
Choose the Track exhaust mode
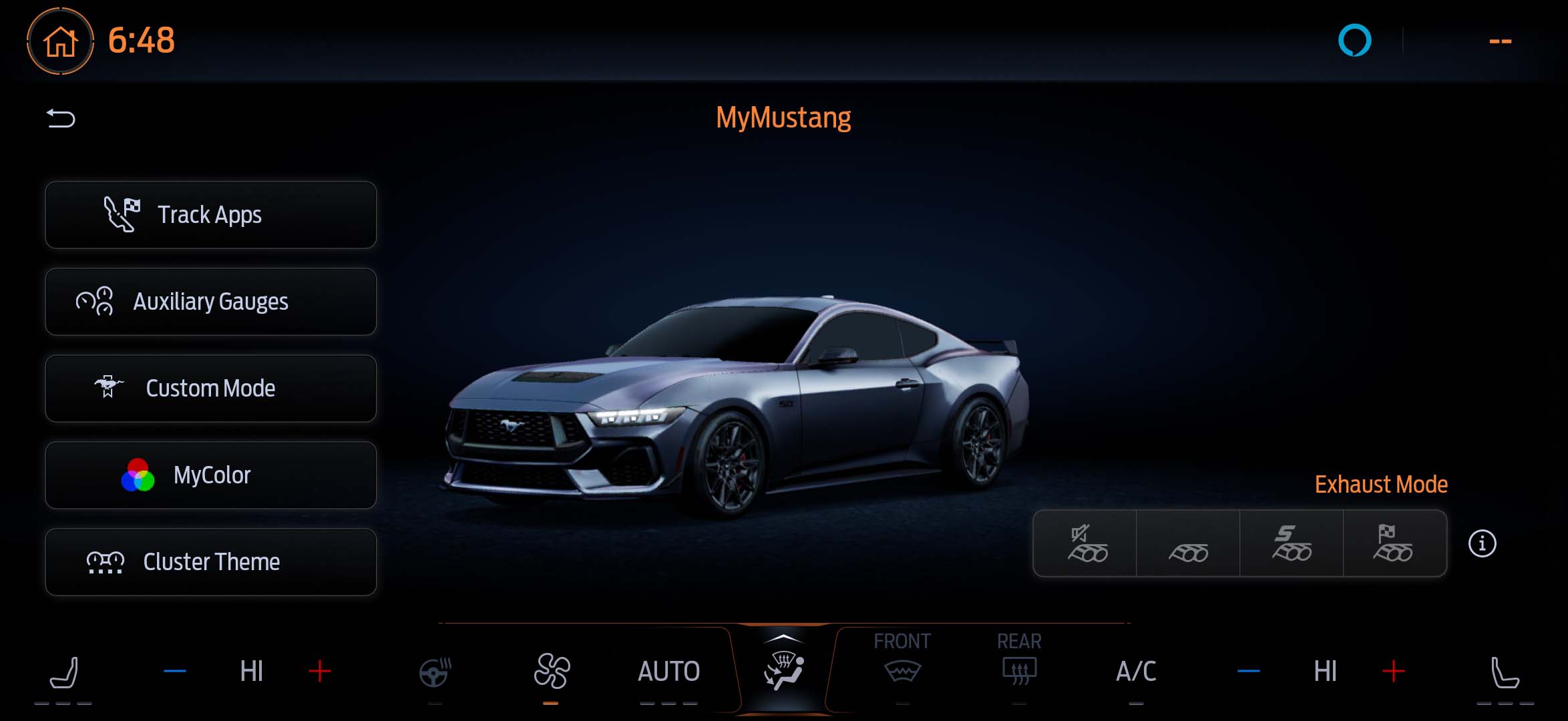[x=1394, y=543]
